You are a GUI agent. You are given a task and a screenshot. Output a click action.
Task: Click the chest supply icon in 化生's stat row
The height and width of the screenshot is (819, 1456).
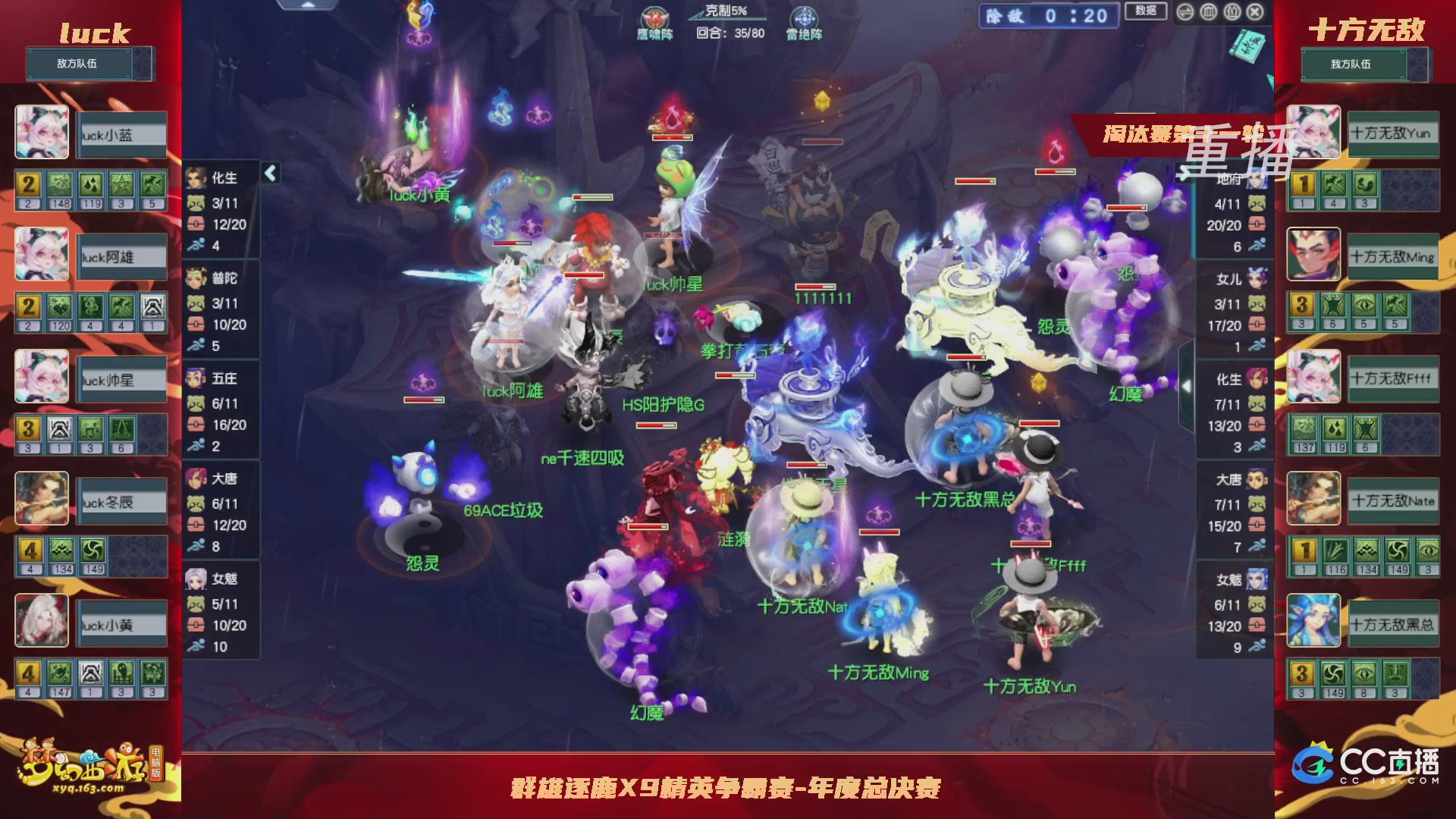[195, 224]
